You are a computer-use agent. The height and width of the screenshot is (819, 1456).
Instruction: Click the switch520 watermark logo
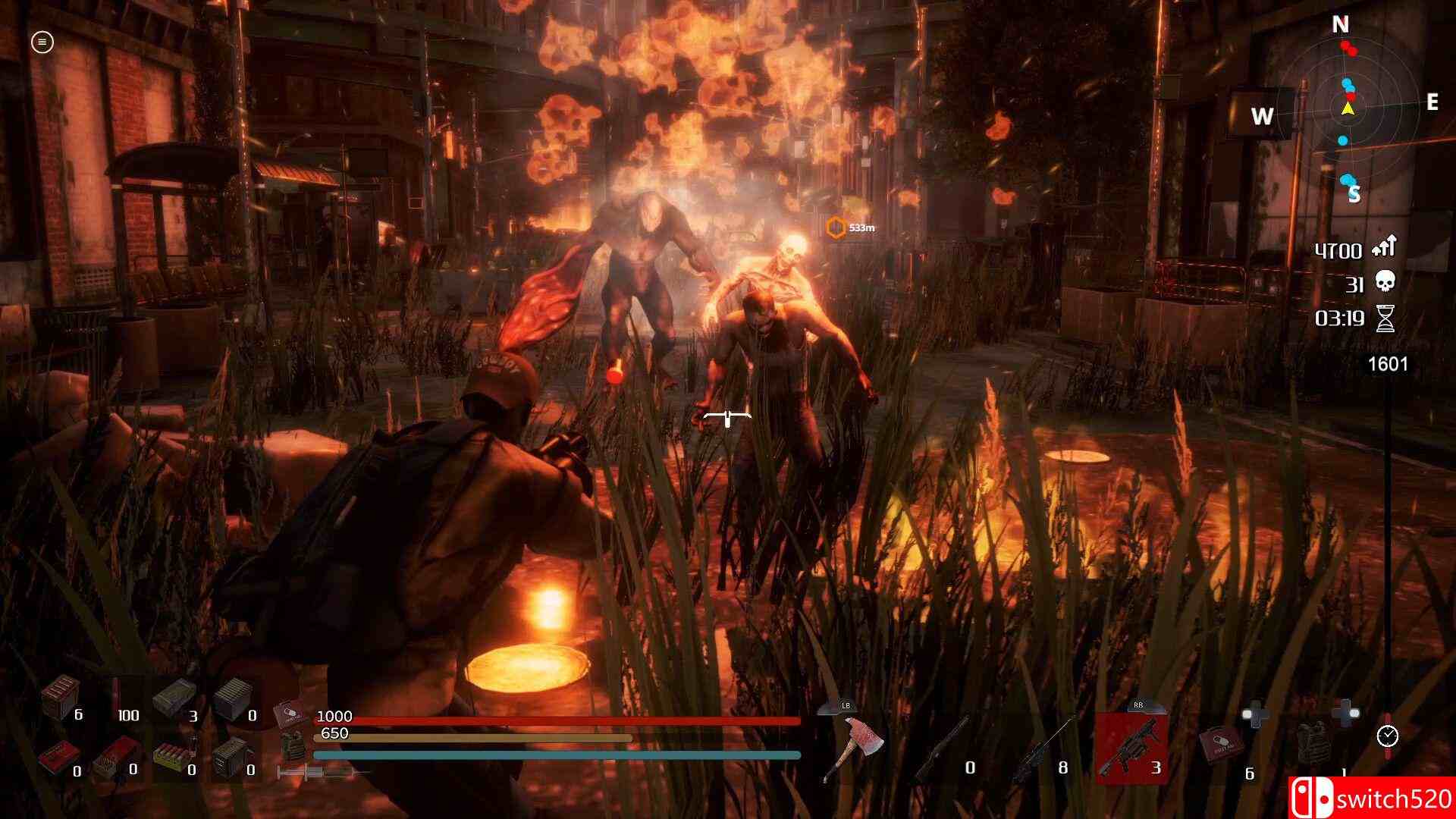(x=1371, y=799)
